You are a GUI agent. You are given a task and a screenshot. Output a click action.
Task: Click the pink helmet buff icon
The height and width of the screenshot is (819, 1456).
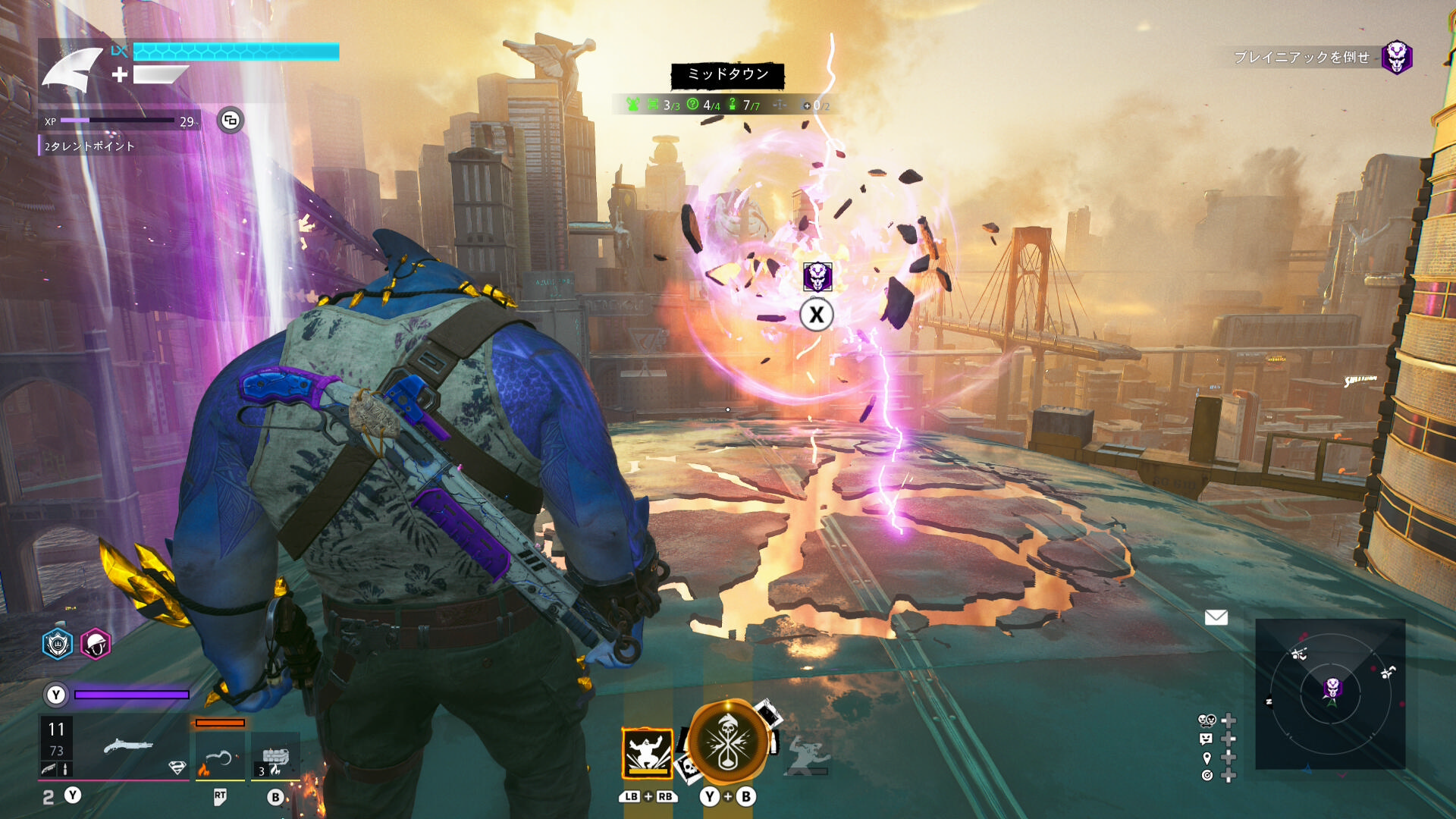pyautogui.click(x=96, y=645)
